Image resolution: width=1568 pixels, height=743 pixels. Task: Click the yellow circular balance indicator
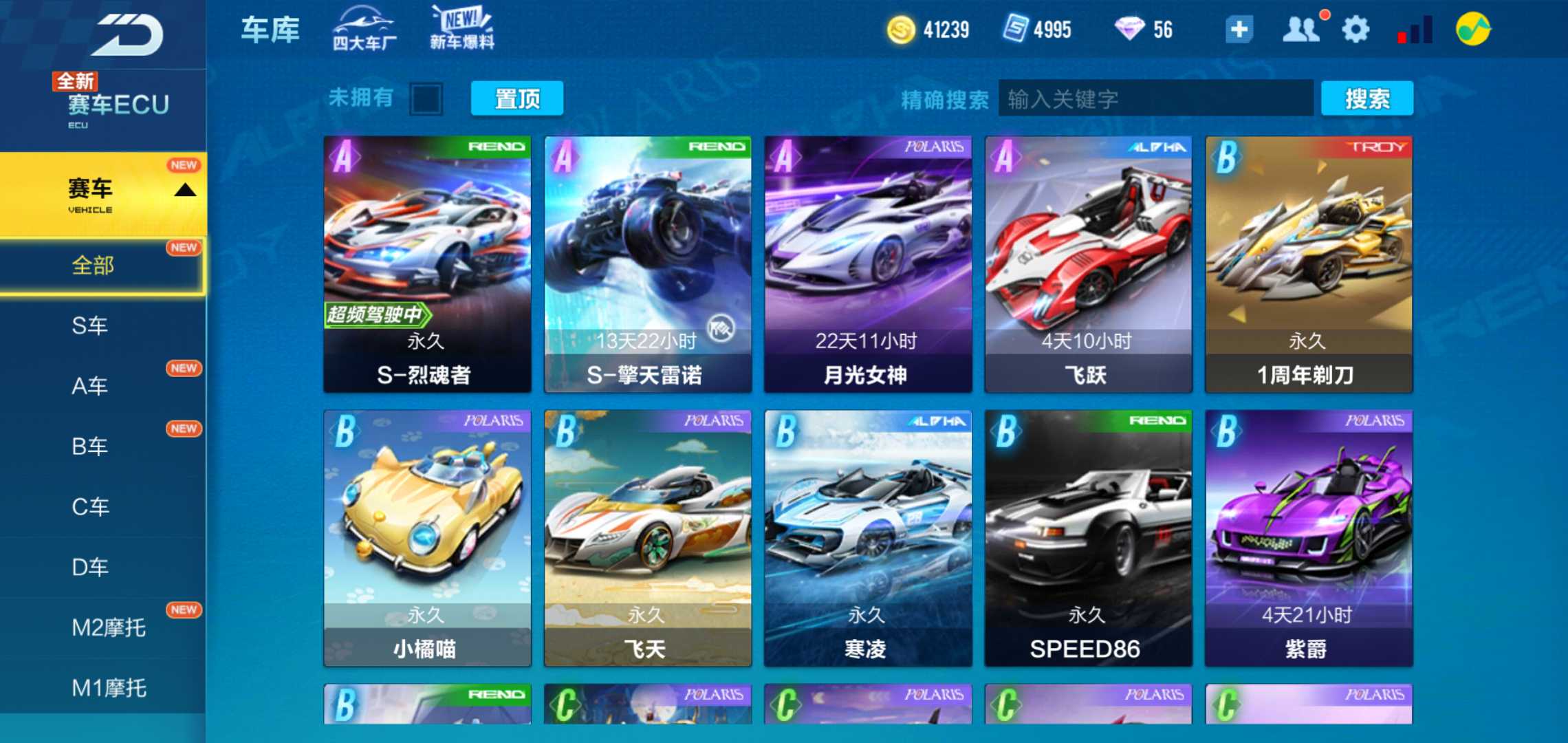[x=1472, y=29]
